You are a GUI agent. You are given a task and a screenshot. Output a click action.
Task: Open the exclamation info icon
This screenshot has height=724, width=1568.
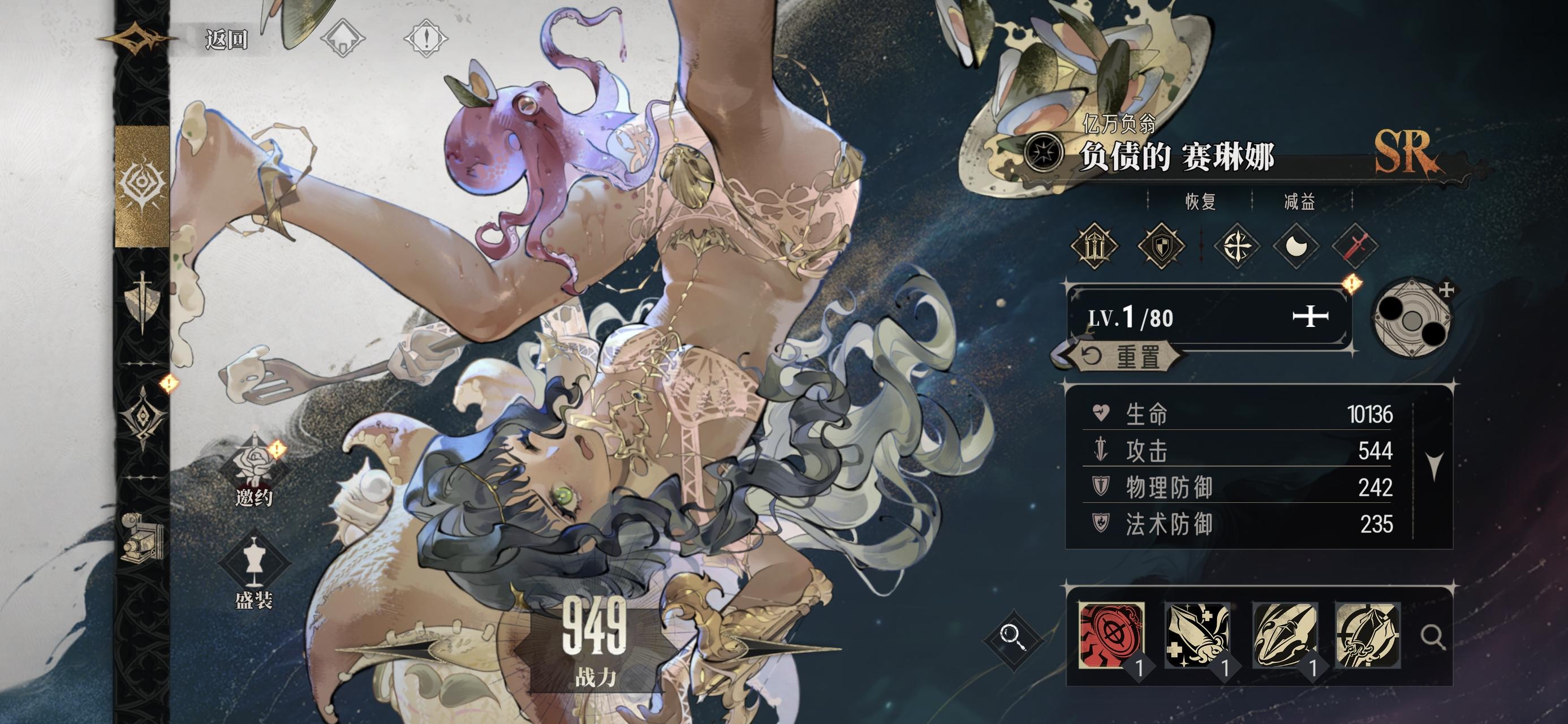pyautogui.click(x=426, y=38)
